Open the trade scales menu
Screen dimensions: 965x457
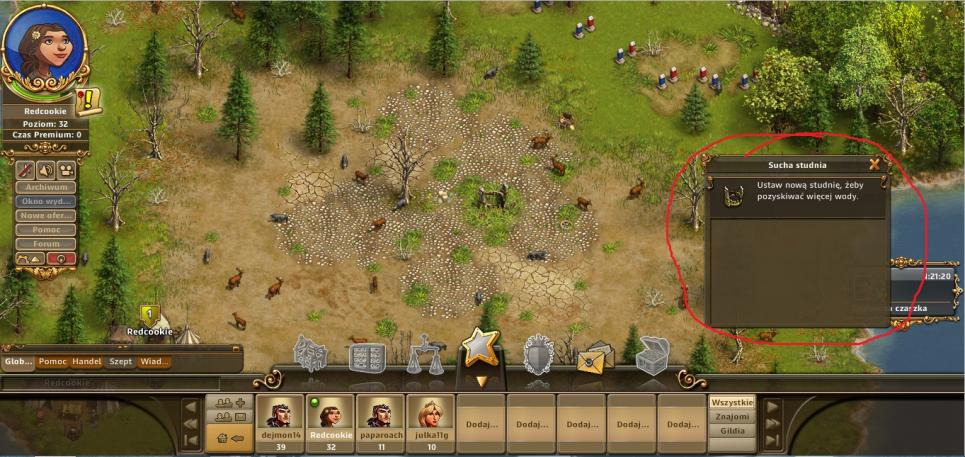pyautogui.click(x=424, y=355)
